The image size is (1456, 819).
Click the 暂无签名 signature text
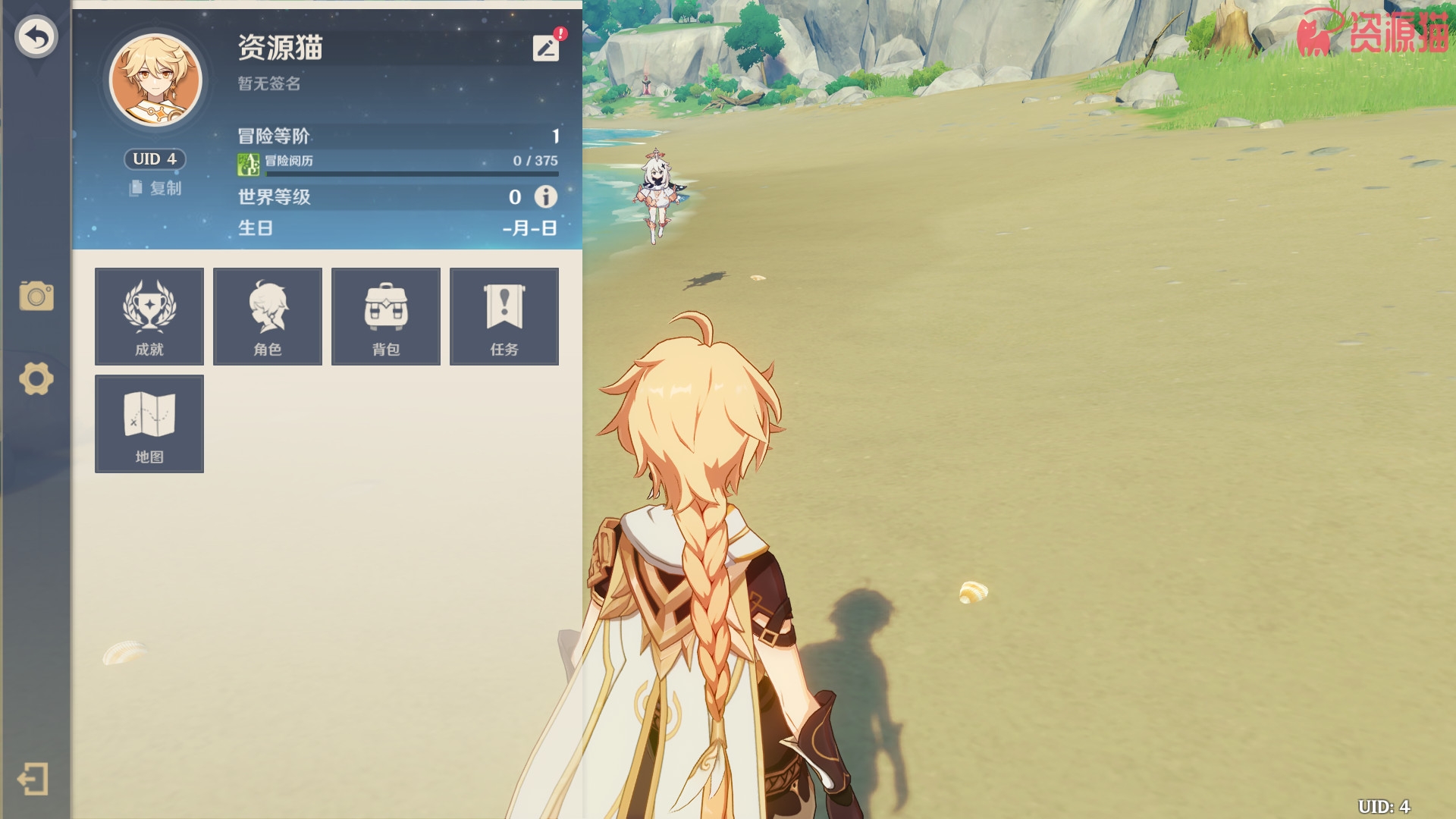pyautogui.click(x=269, y=83)
